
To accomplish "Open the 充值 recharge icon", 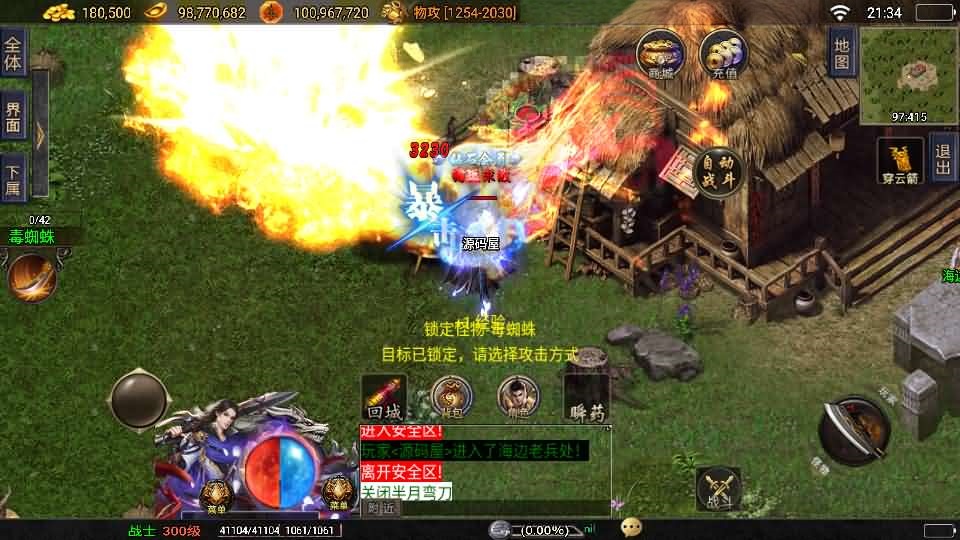I will tap(725, 52).
